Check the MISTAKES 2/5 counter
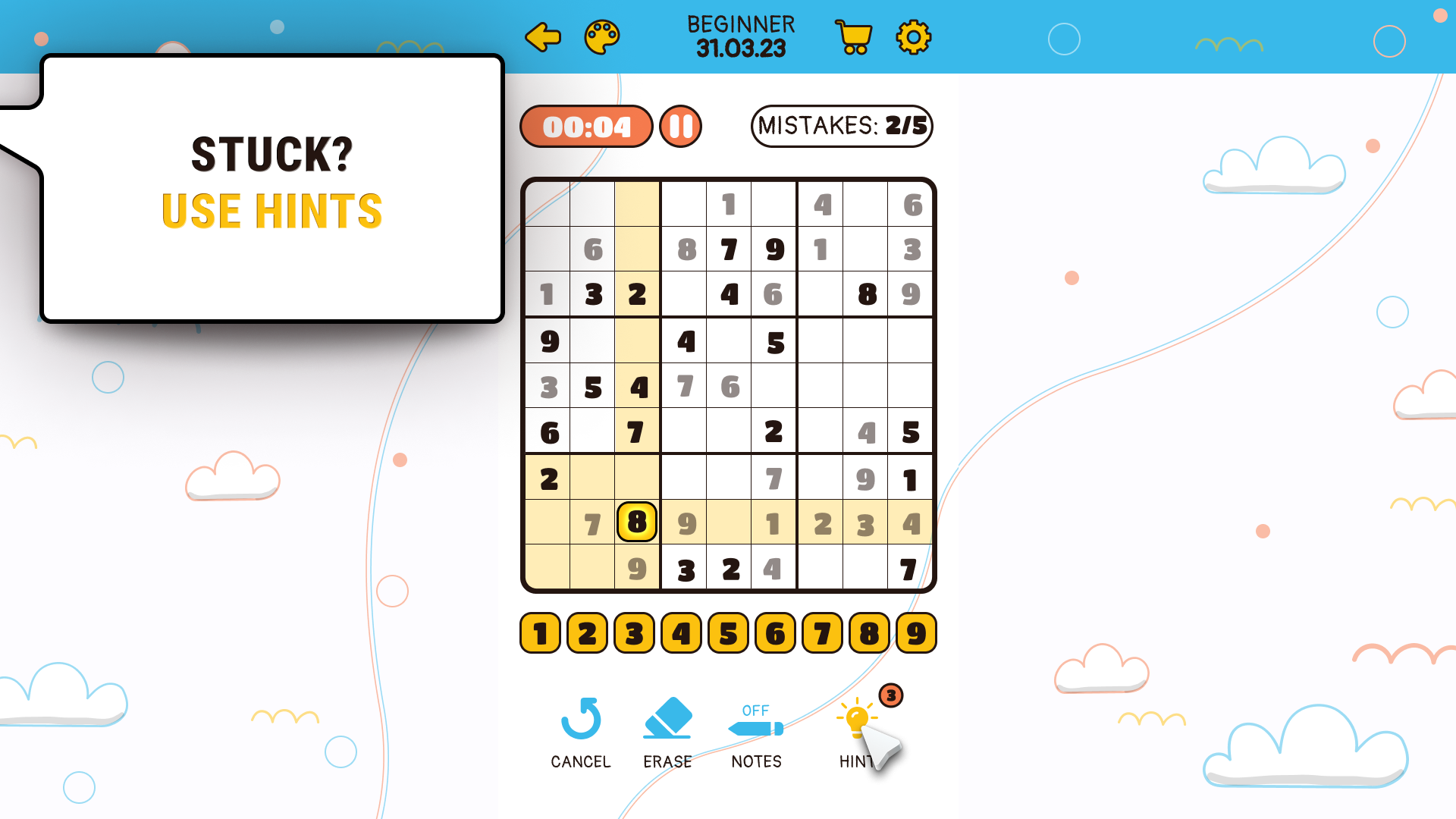 [x=841, y=126]
